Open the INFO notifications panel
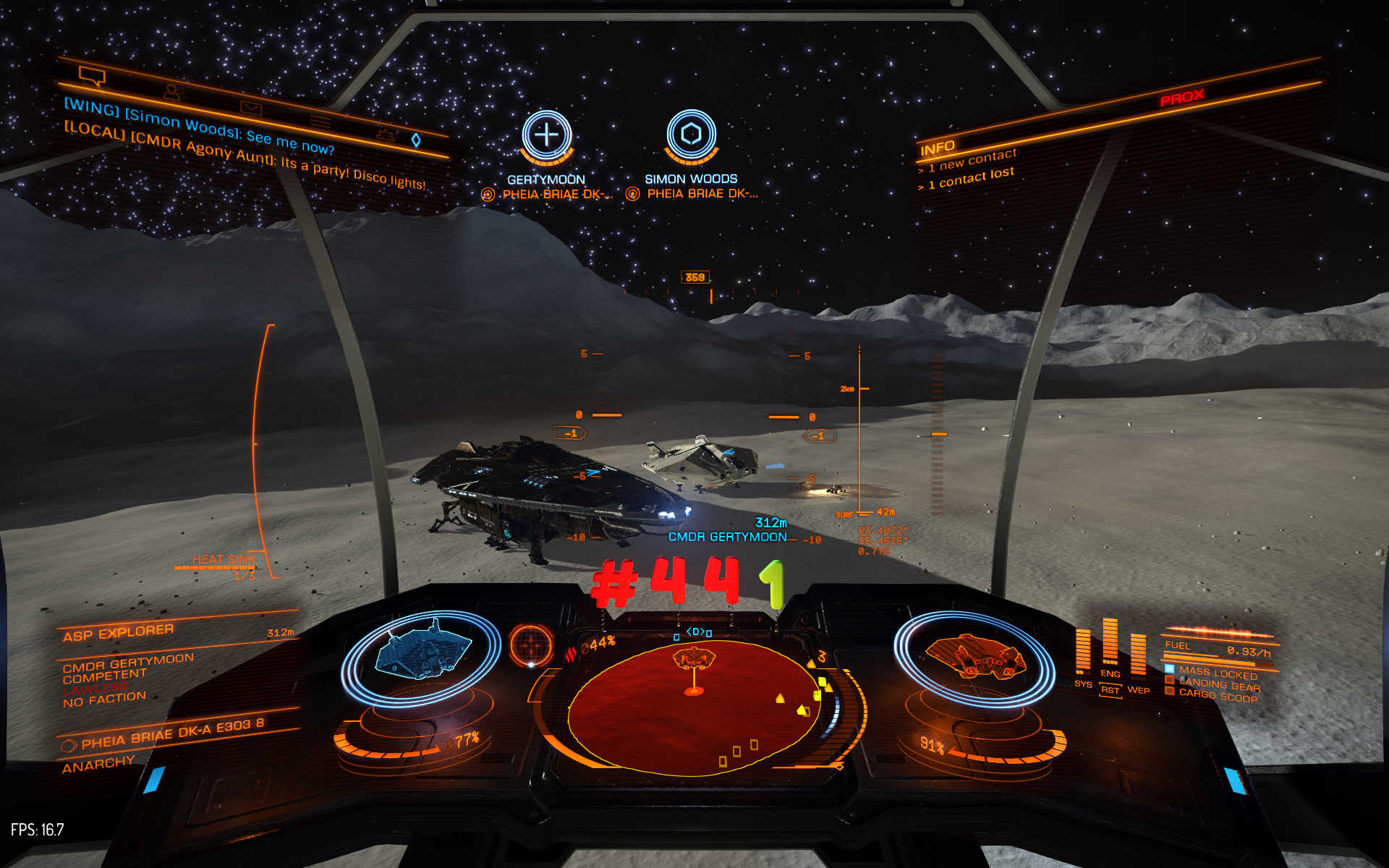The width and height of the screenshot is (1389, 868). pos(938,148)
